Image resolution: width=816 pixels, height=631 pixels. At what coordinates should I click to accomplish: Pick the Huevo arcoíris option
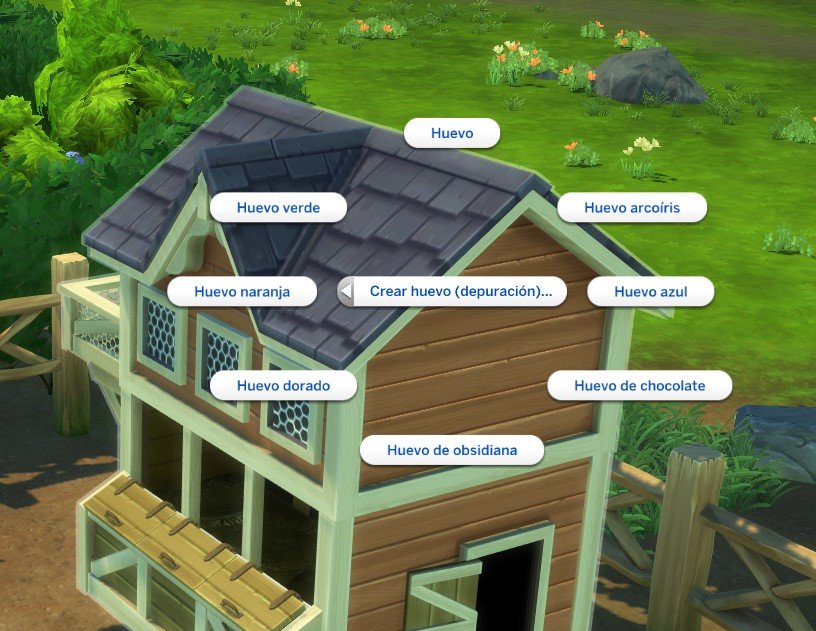tap(632, 208)
